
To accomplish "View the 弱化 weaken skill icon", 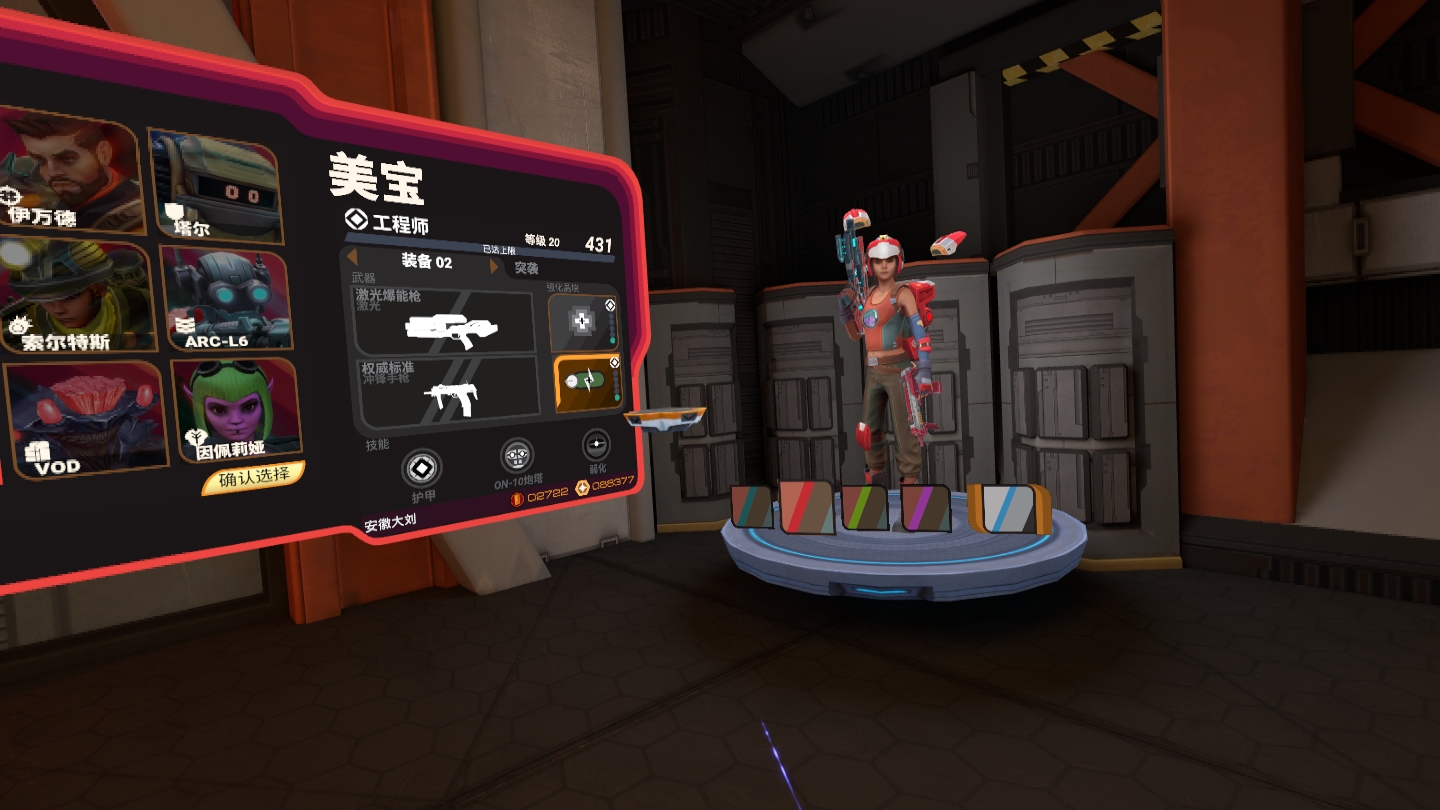I will pyautogui.click(x=596, y=445).
